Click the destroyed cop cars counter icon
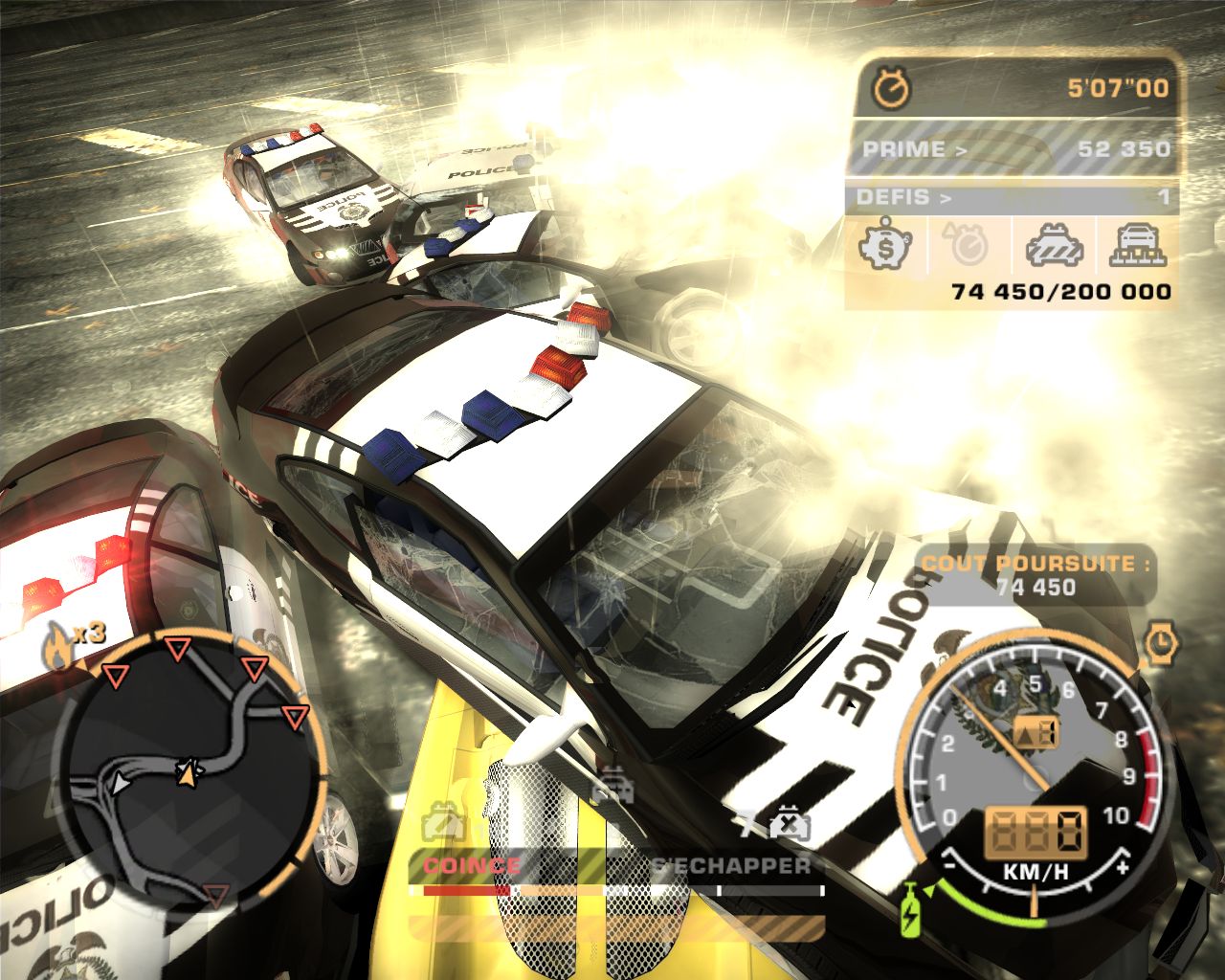 click(787, 822)
